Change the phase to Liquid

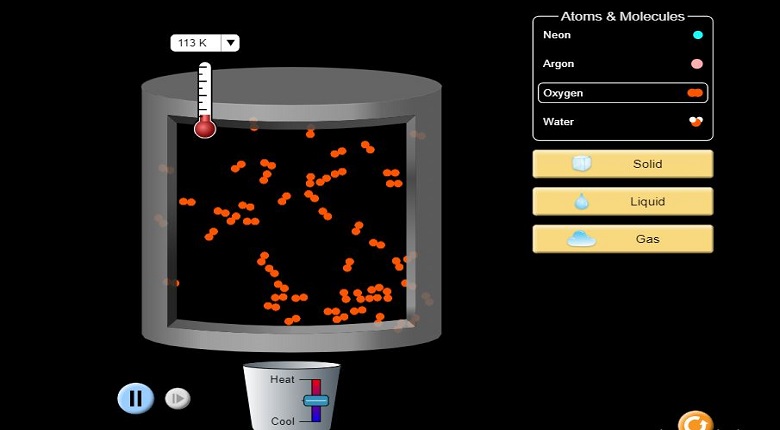click(622, 202)
